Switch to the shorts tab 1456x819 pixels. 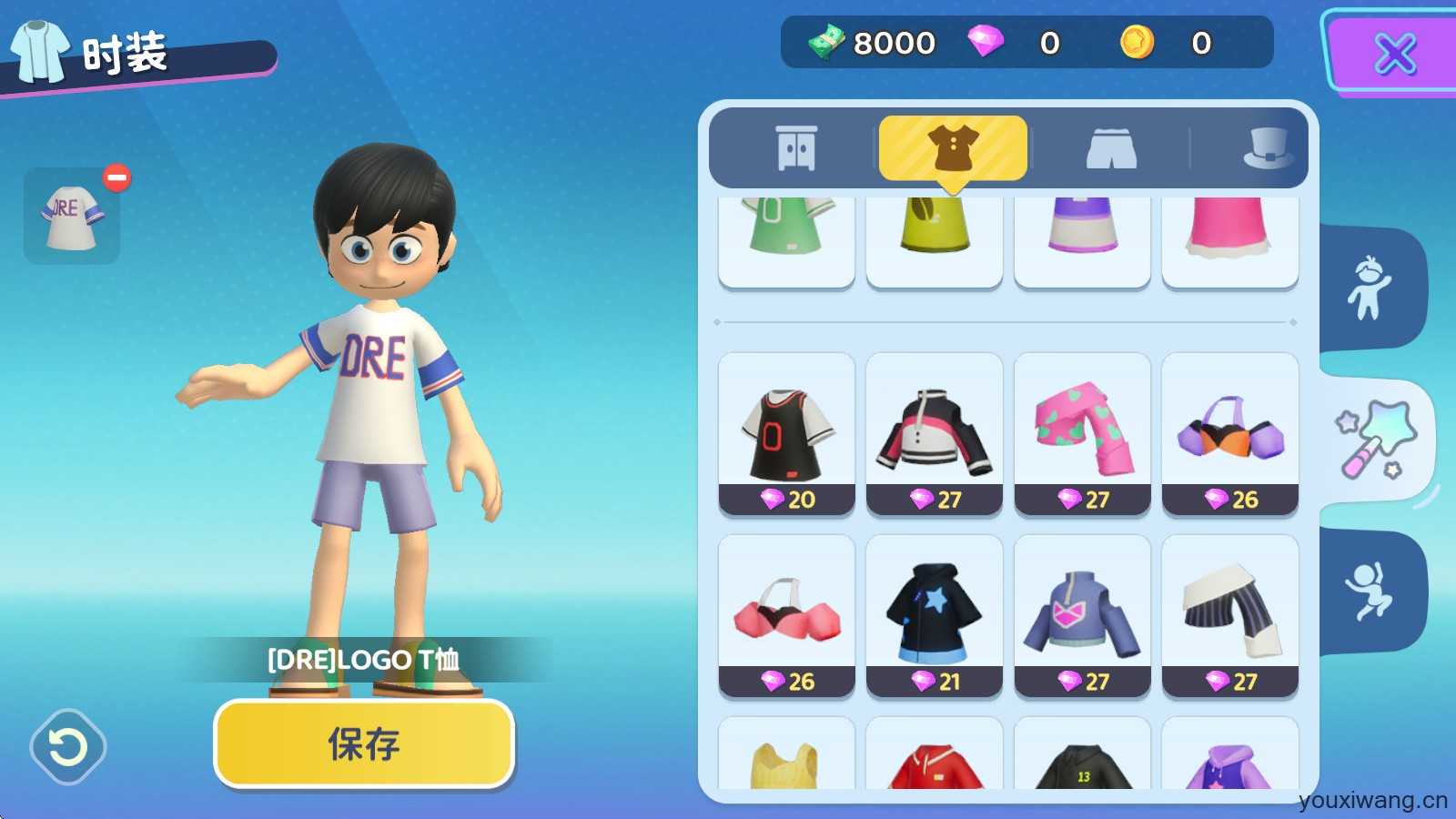click(1111, 148)
